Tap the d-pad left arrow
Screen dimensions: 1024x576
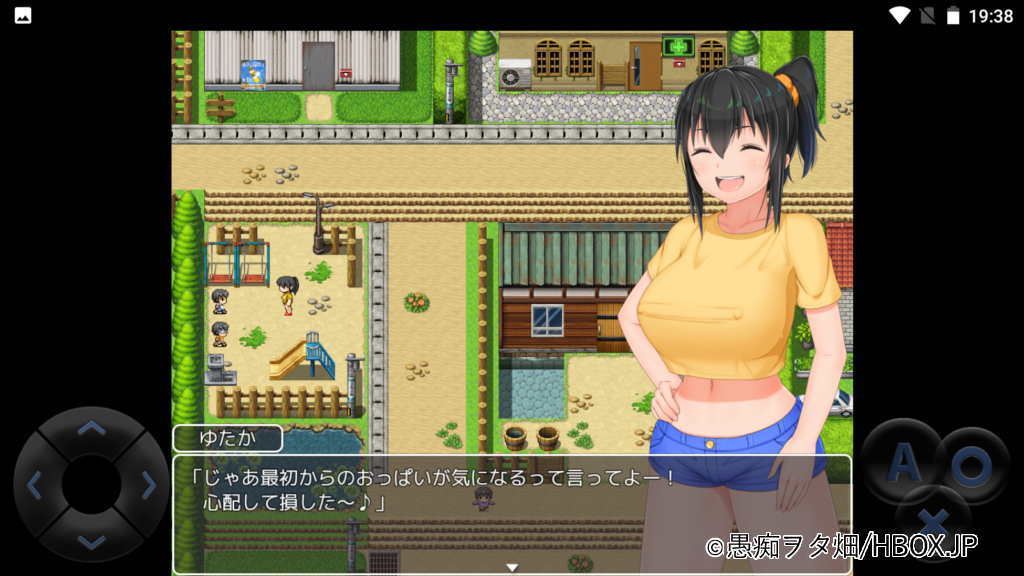point(35,485)
